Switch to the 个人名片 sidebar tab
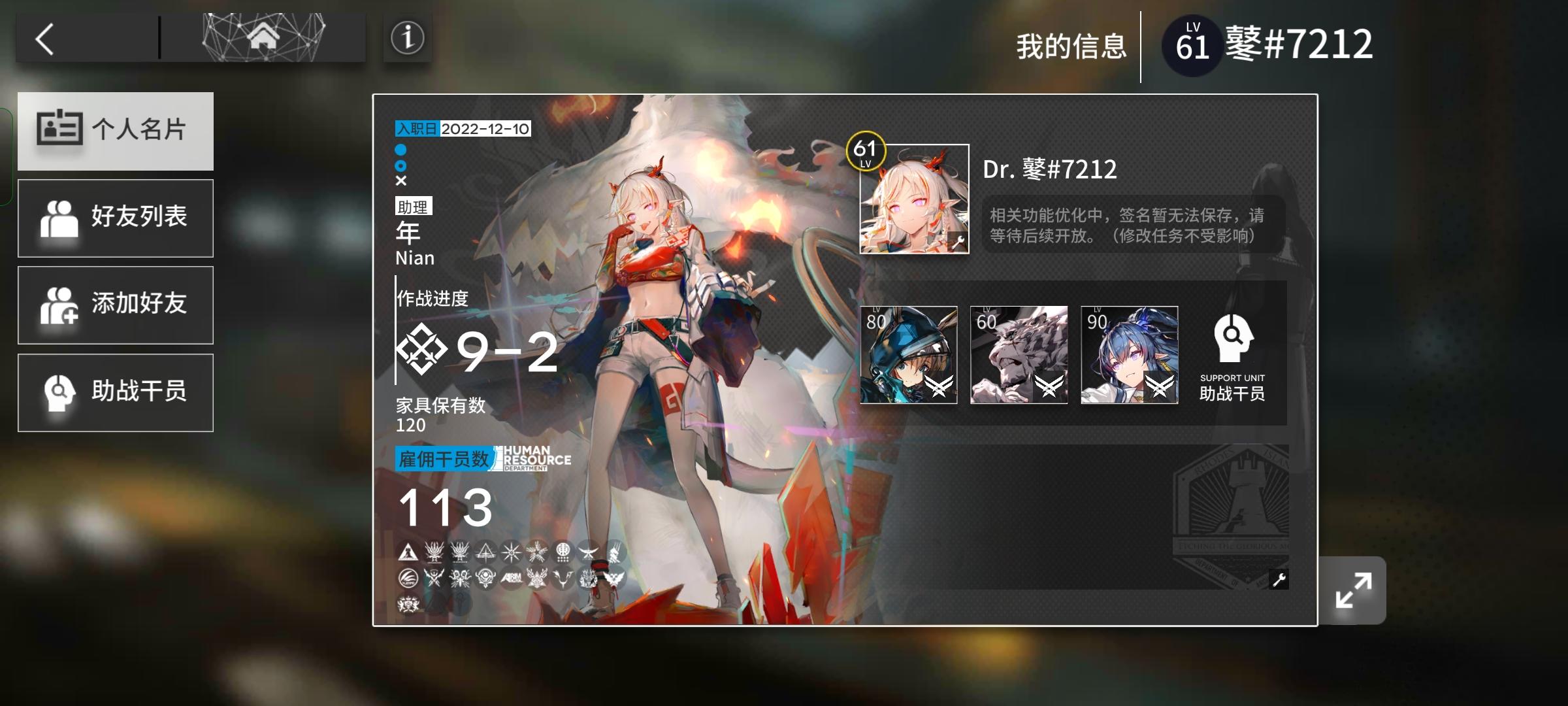The height and width of the screenshot is (706, 1568). (116, 130)
